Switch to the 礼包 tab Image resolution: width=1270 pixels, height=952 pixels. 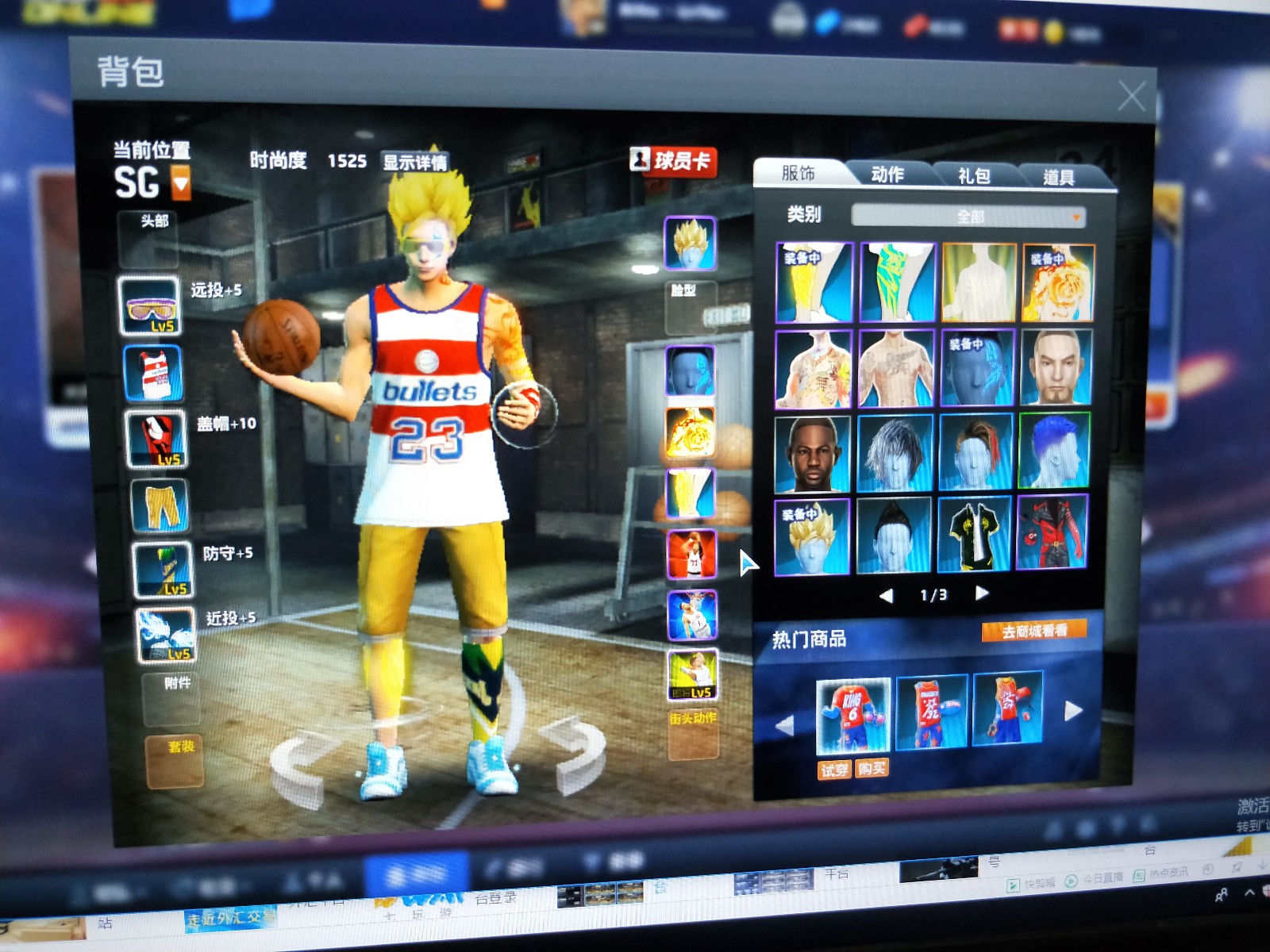pos(974,175)
